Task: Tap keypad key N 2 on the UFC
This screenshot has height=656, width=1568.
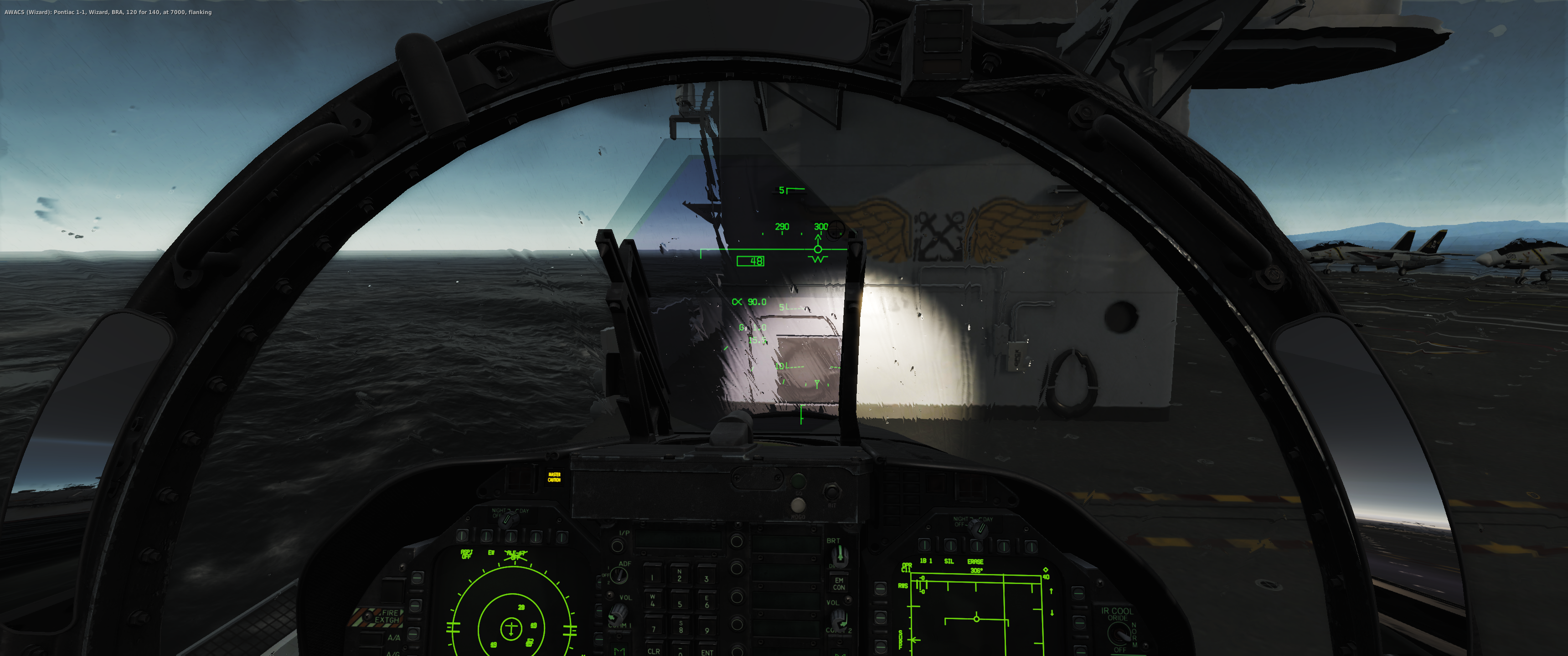Action: click(x=679, y=576)
